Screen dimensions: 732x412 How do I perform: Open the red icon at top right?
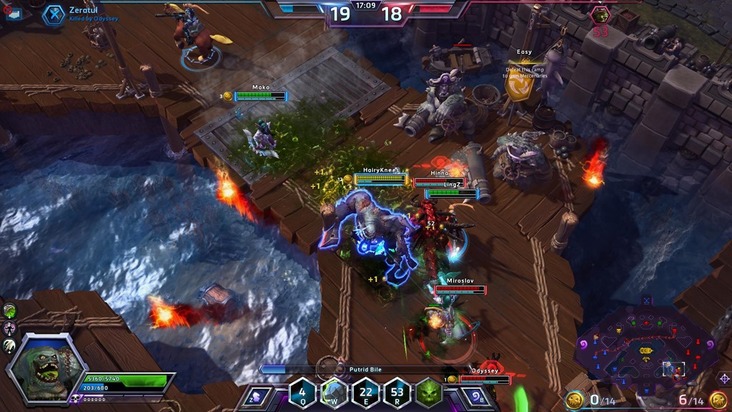pyautogui.click(x=601, y=14)
